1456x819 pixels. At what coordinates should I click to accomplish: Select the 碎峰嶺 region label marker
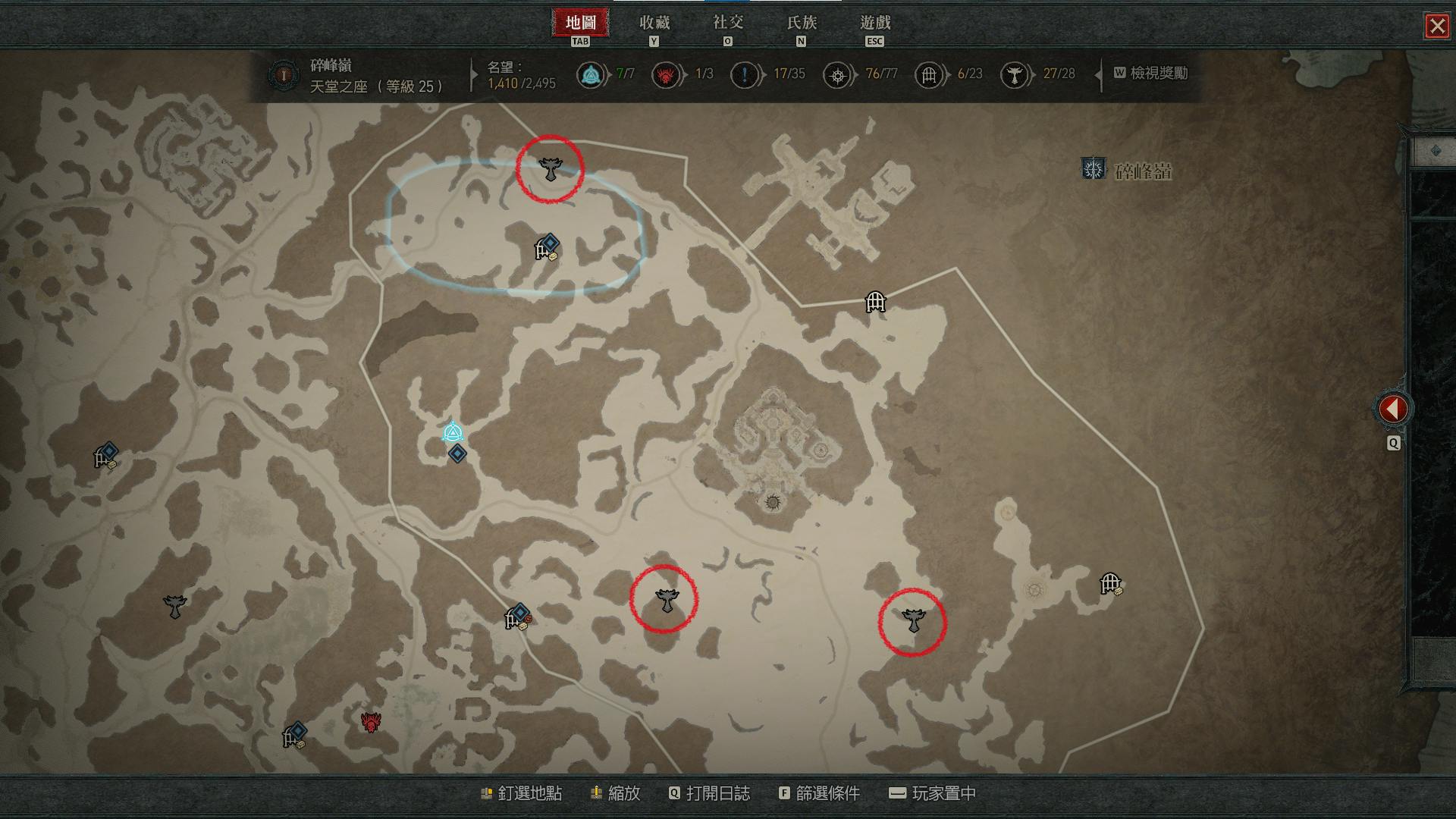click(x=1094, y=169)
